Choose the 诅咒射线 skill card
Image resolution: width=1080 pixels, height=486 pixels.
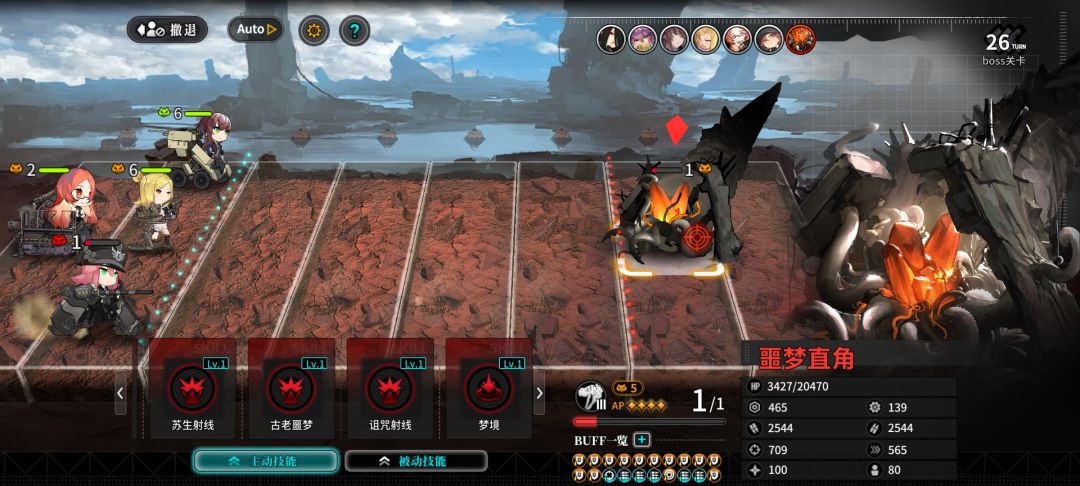390,389
